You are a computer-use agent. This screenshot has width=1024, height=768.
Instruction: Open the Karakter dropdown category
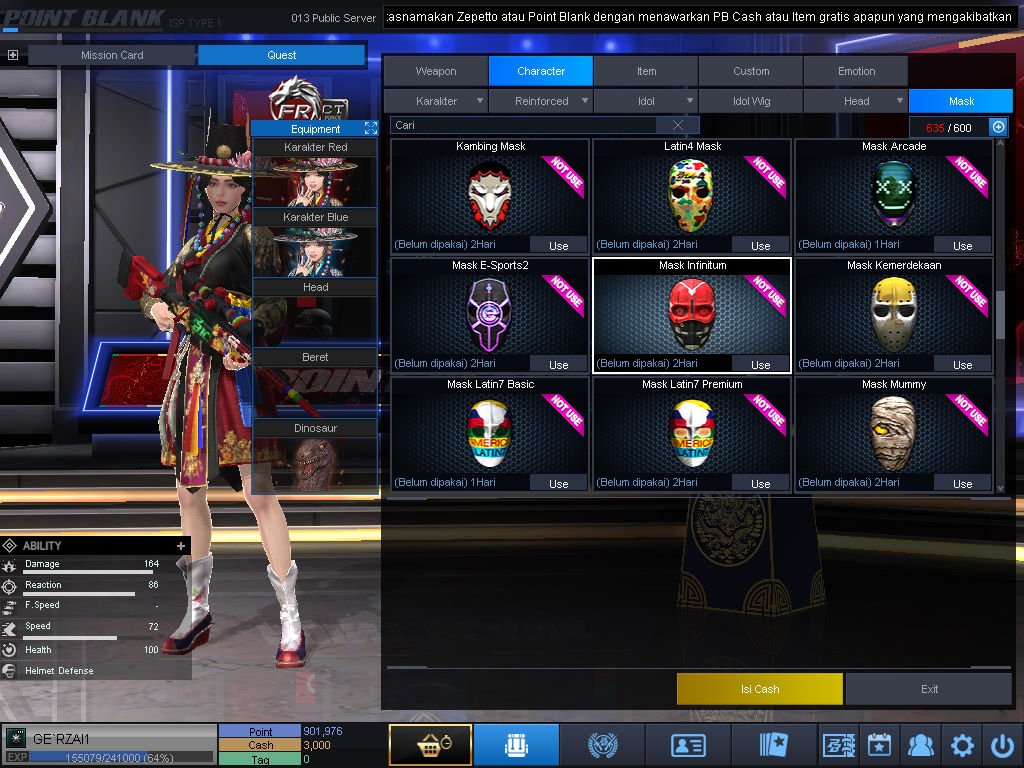pos(437,101)
